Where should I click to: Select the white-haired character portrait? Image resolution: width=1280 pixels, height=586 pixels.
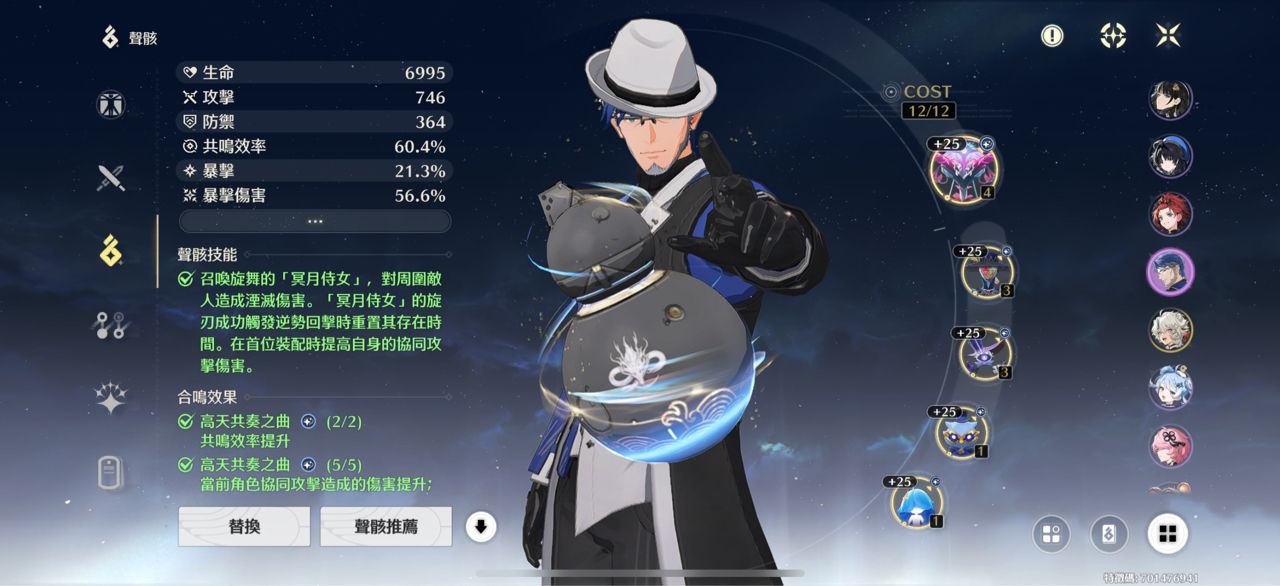[x=1170, y=330]
